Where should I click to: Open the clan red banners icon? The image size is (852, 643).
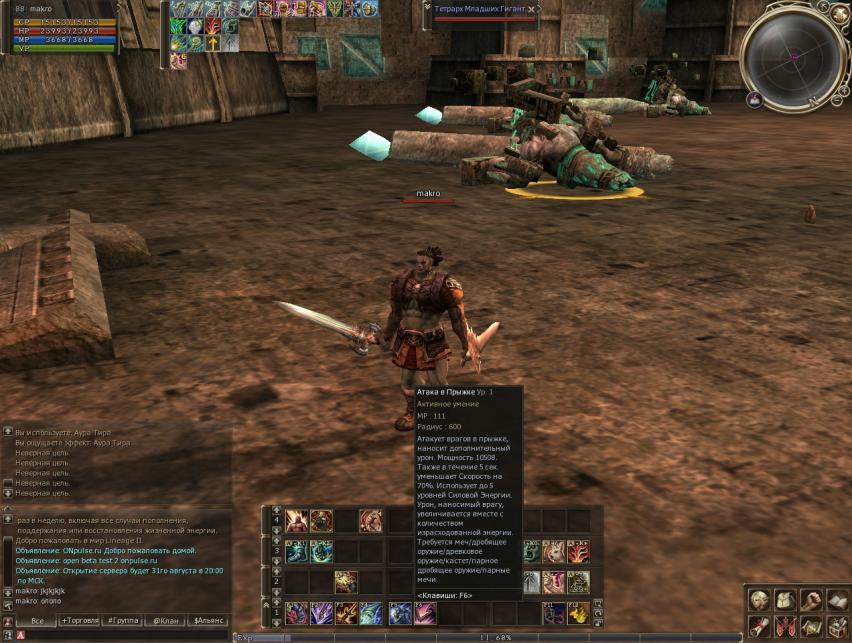(x=786, y=626)
